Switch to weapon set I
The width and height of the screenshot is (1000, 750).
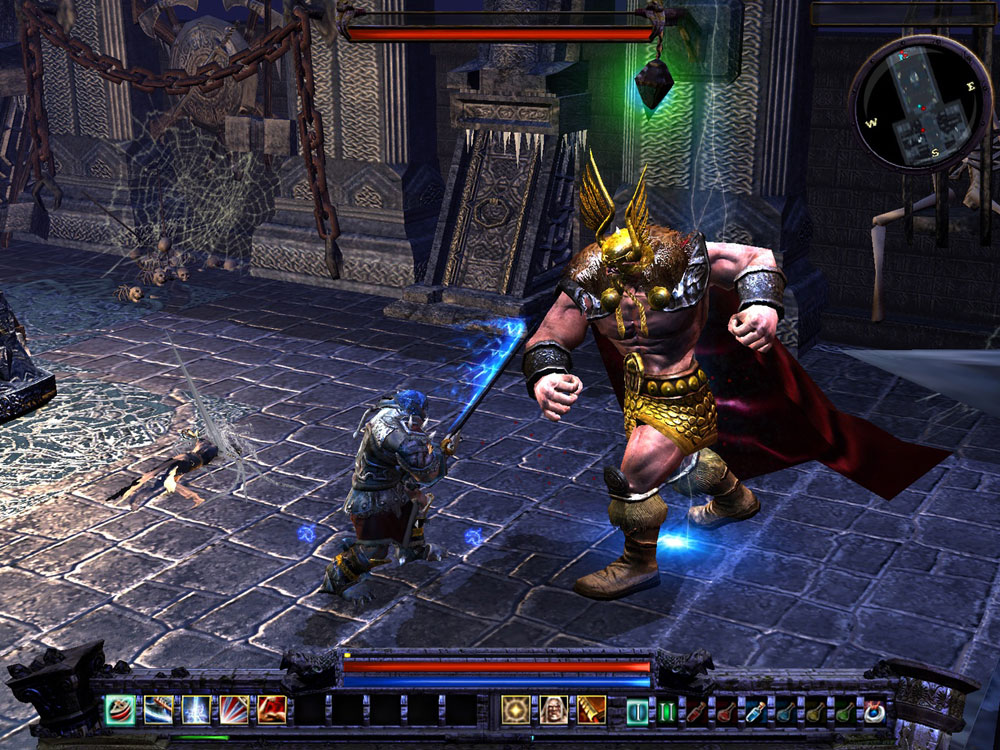637,711
